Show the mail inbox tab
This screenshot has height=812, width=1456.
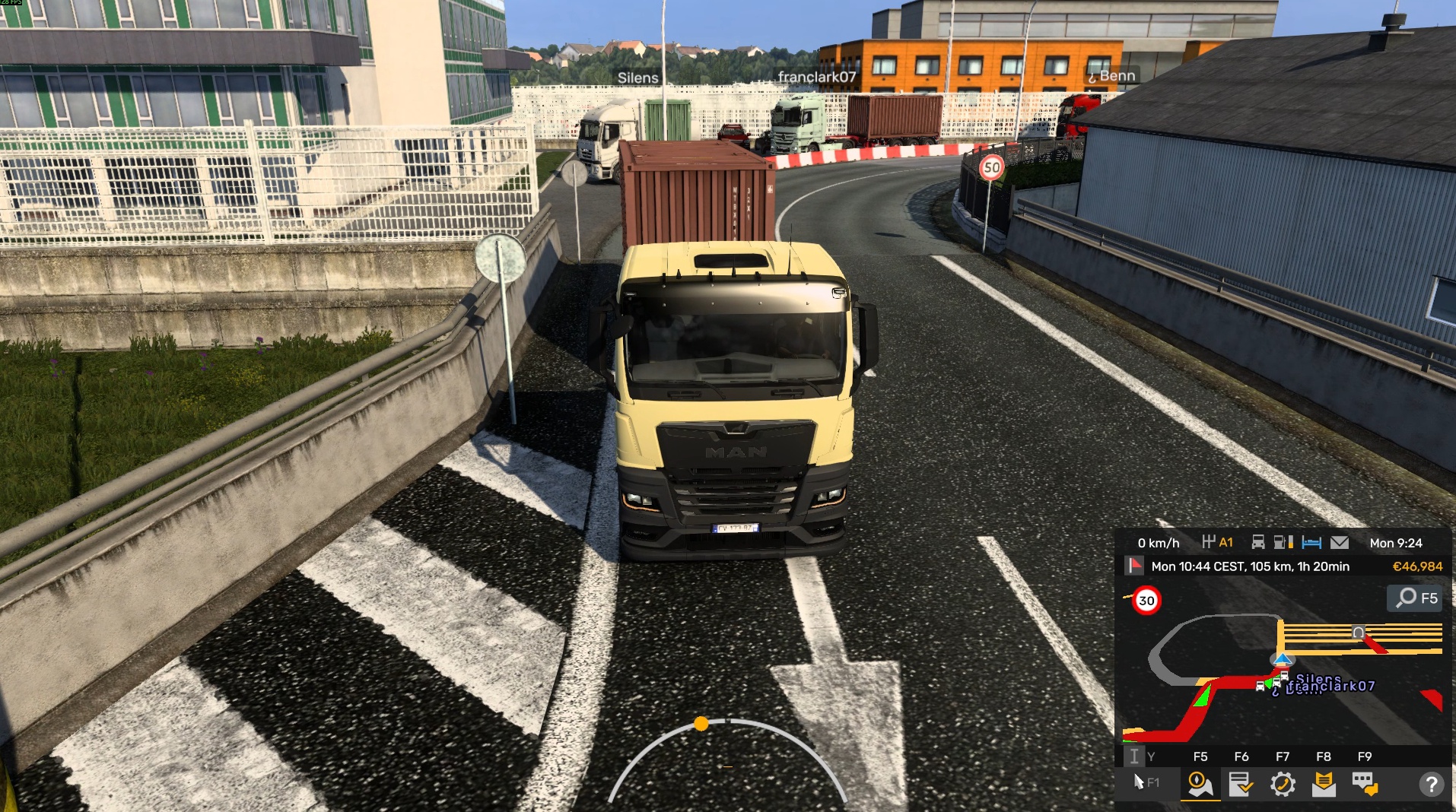(x=1324, y=784)
